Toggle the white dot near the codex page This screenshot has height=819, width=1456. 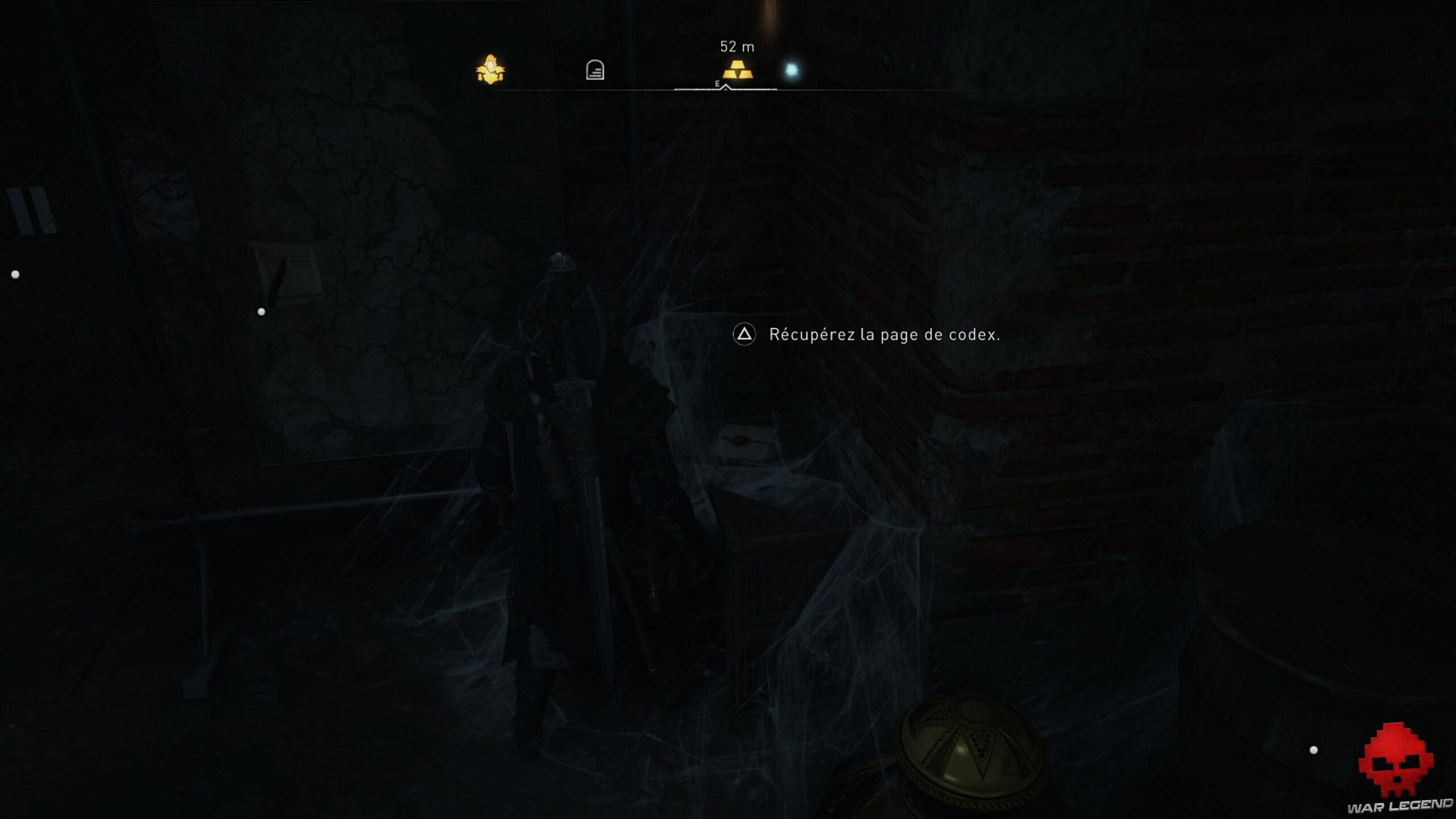tap(261, 311)
